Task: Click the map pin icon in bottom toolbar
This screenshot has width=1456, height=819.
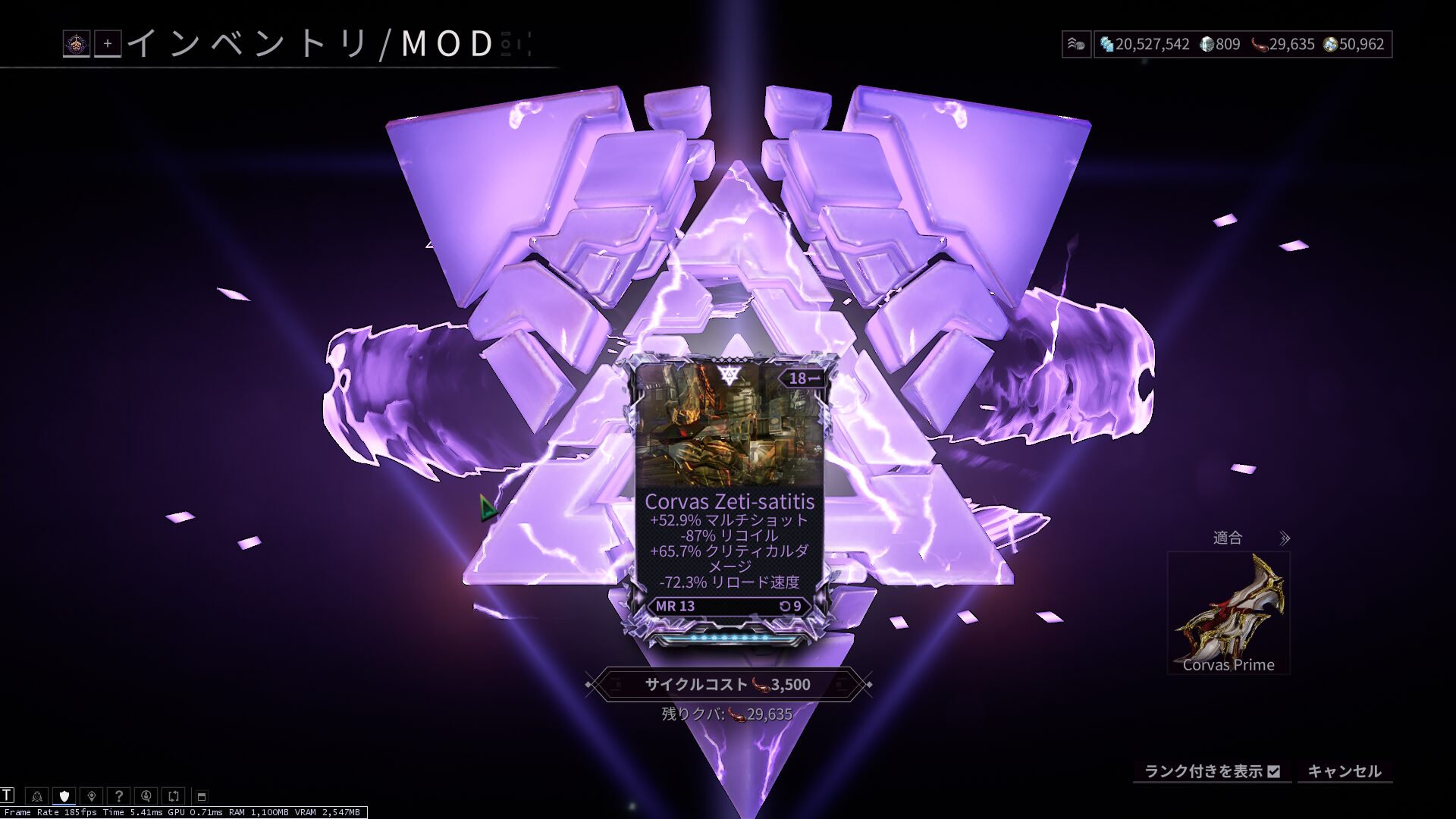Action: pos(92,796)
